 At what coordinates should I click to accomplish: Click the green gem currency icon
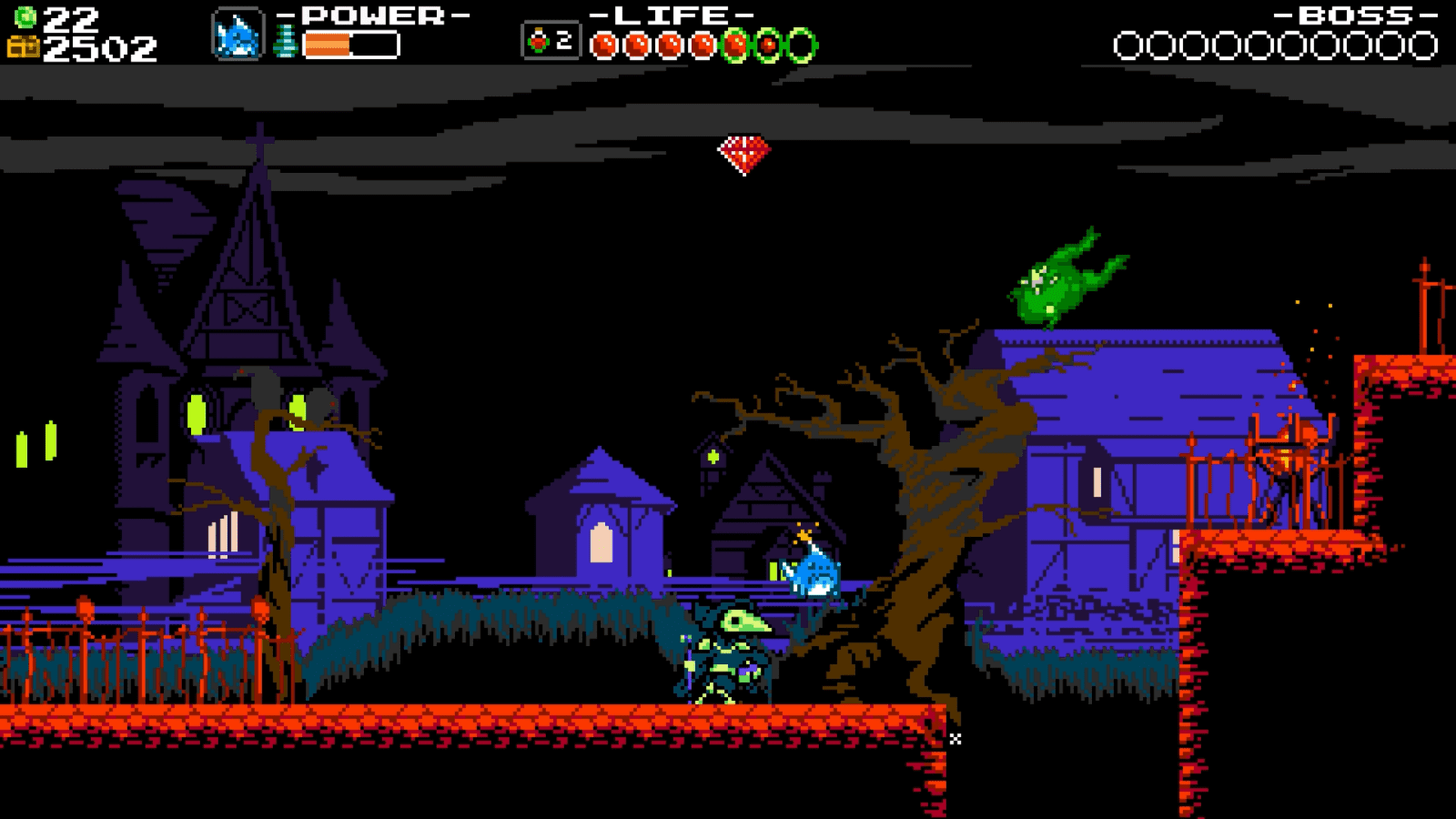coord(25,15)
